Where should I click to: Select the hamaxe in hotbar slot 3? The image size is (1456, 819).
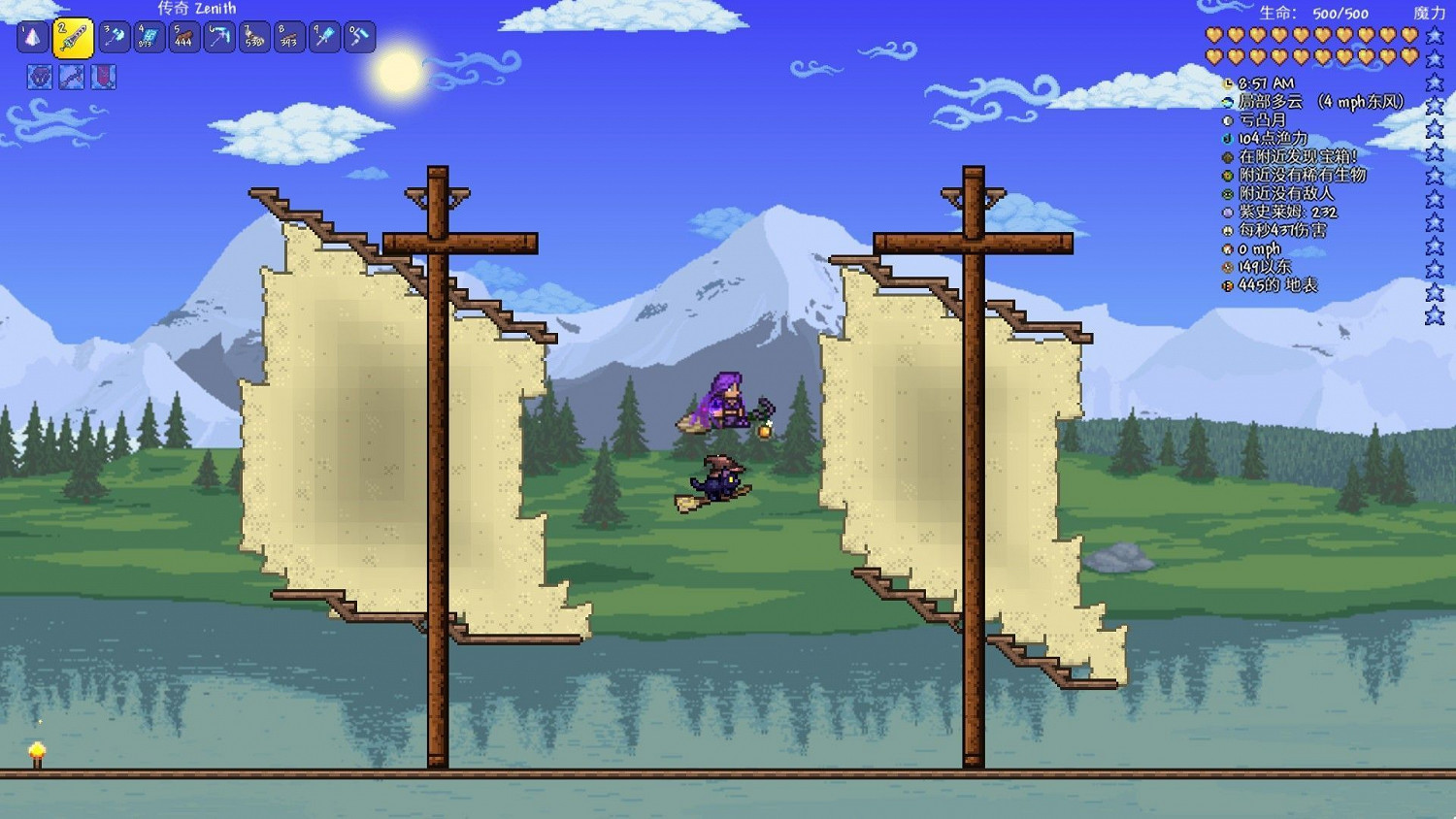coord(114,38)
